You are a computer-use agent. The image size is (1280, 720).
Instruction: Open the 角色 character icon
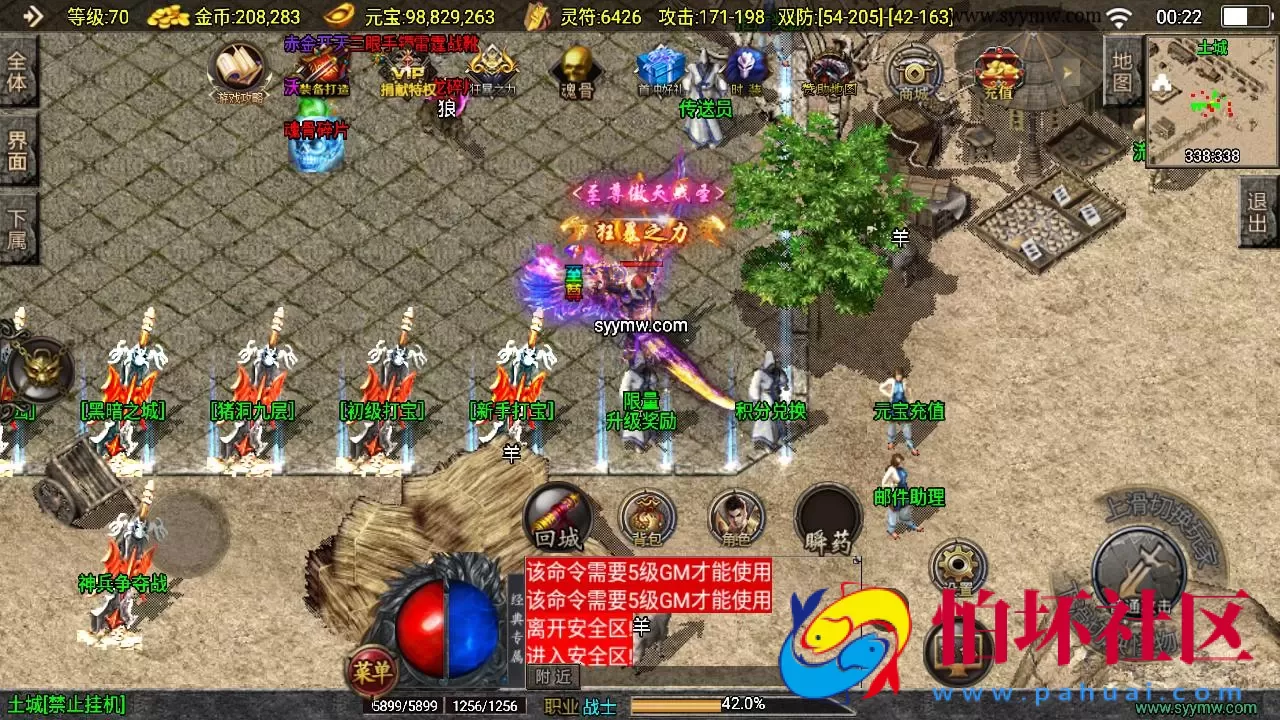click(x=735, y=518)
